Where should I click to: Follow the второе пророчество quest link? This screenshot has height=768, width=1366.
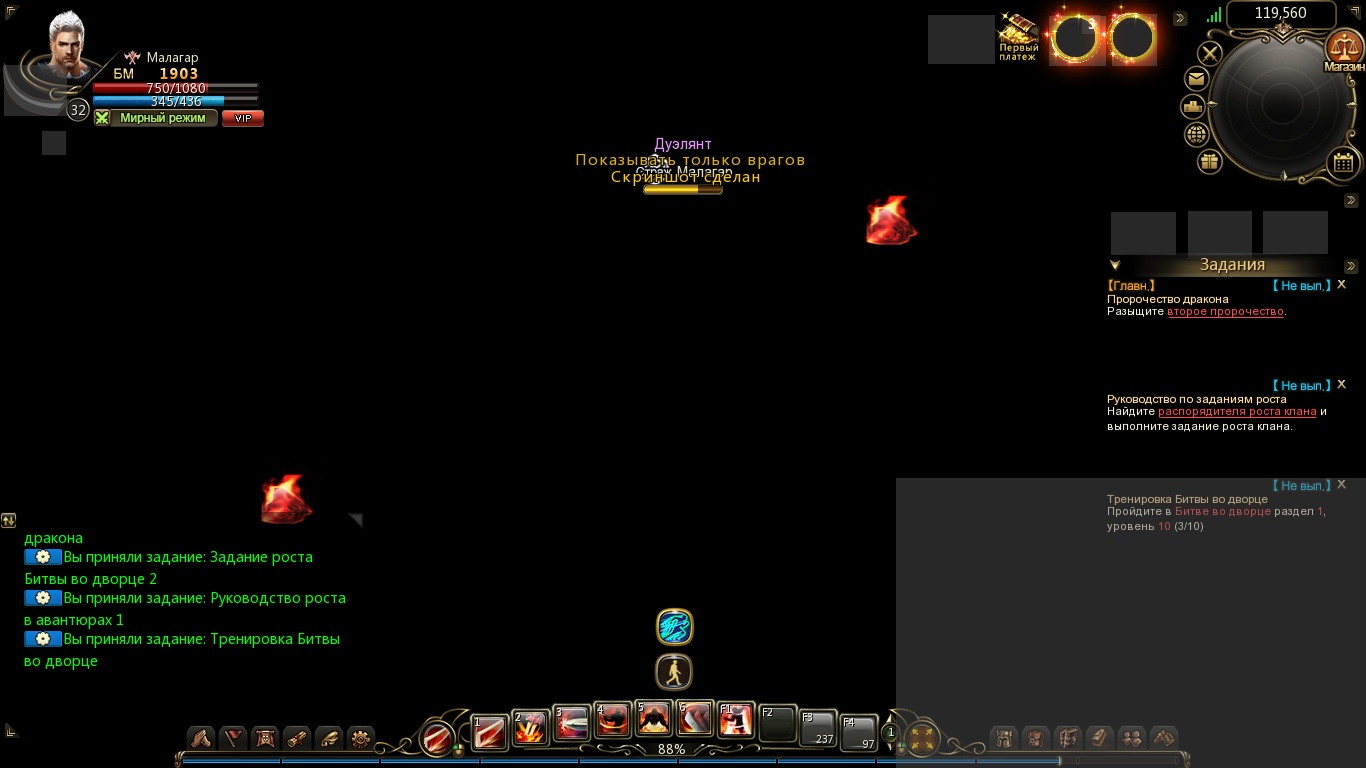[1225, 312]
